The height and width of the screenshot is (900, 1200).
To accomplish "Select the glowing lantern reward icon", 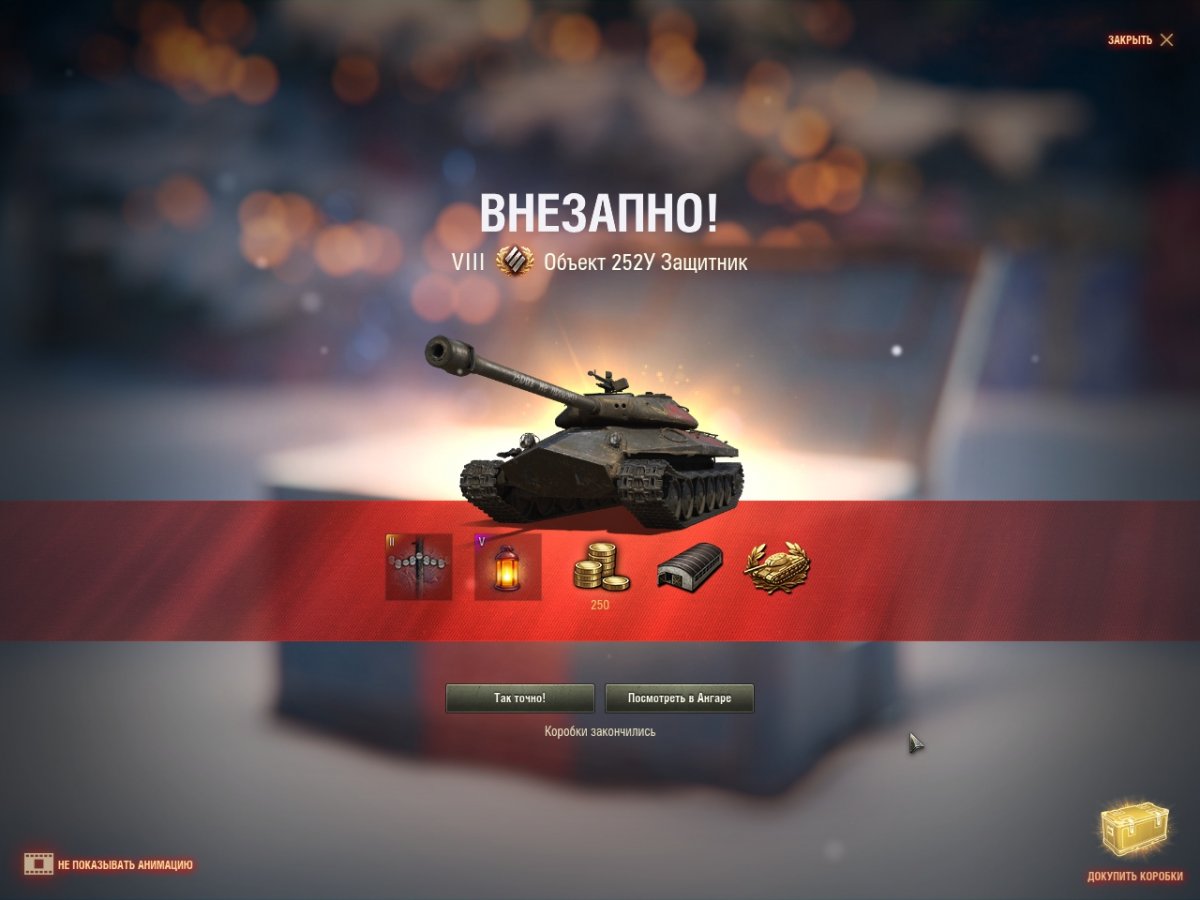I will pos(508,567).
